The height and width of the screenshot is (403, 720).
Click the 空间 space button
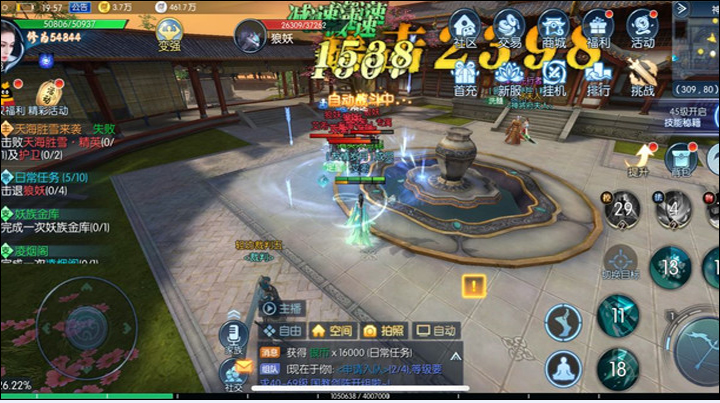coord(332,331)
